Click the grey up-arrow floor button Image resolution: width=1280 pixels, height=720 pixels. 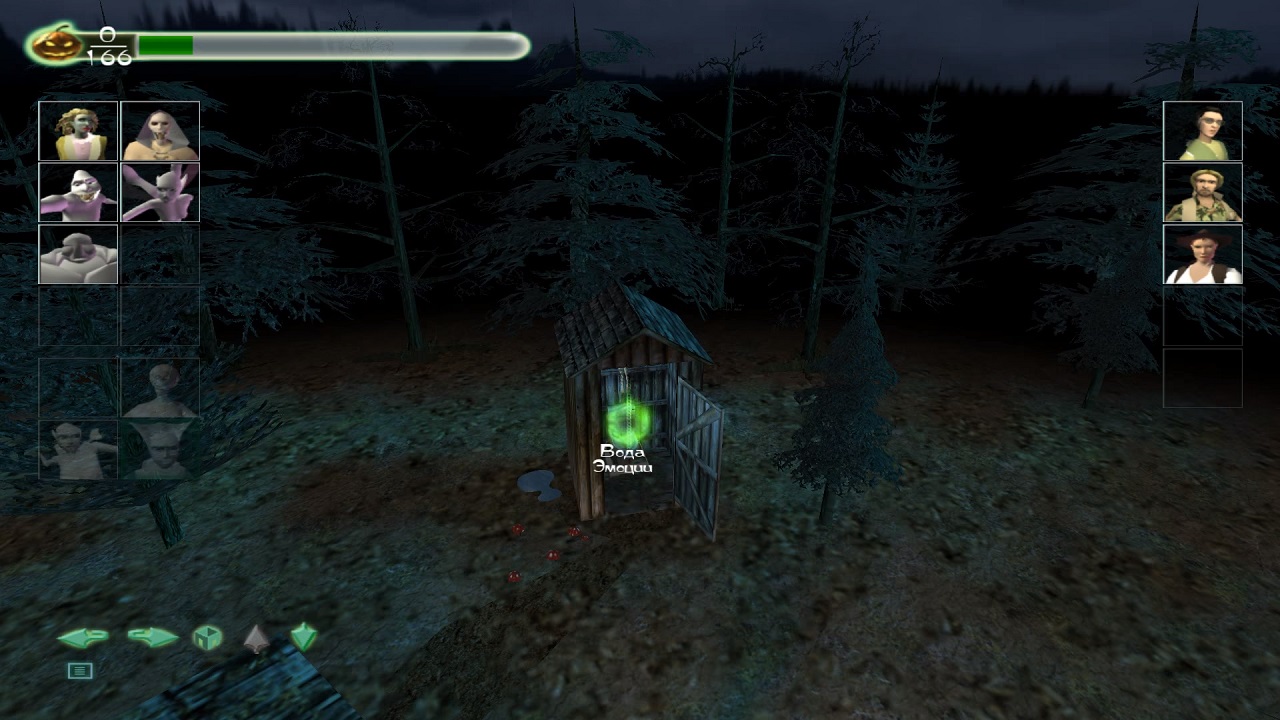256,637
